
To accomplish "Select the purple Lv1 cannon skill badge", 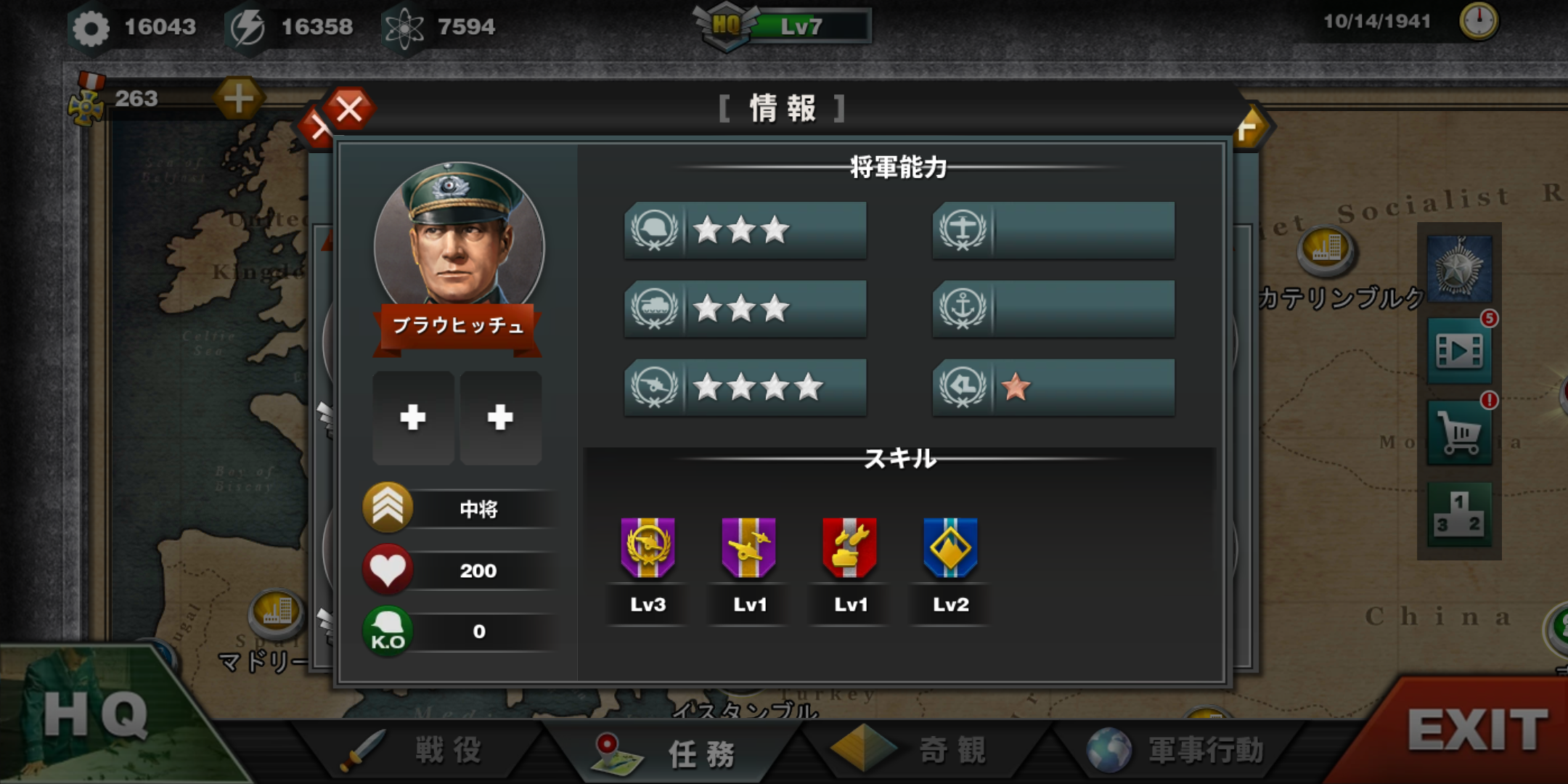I will pos(748,549).
